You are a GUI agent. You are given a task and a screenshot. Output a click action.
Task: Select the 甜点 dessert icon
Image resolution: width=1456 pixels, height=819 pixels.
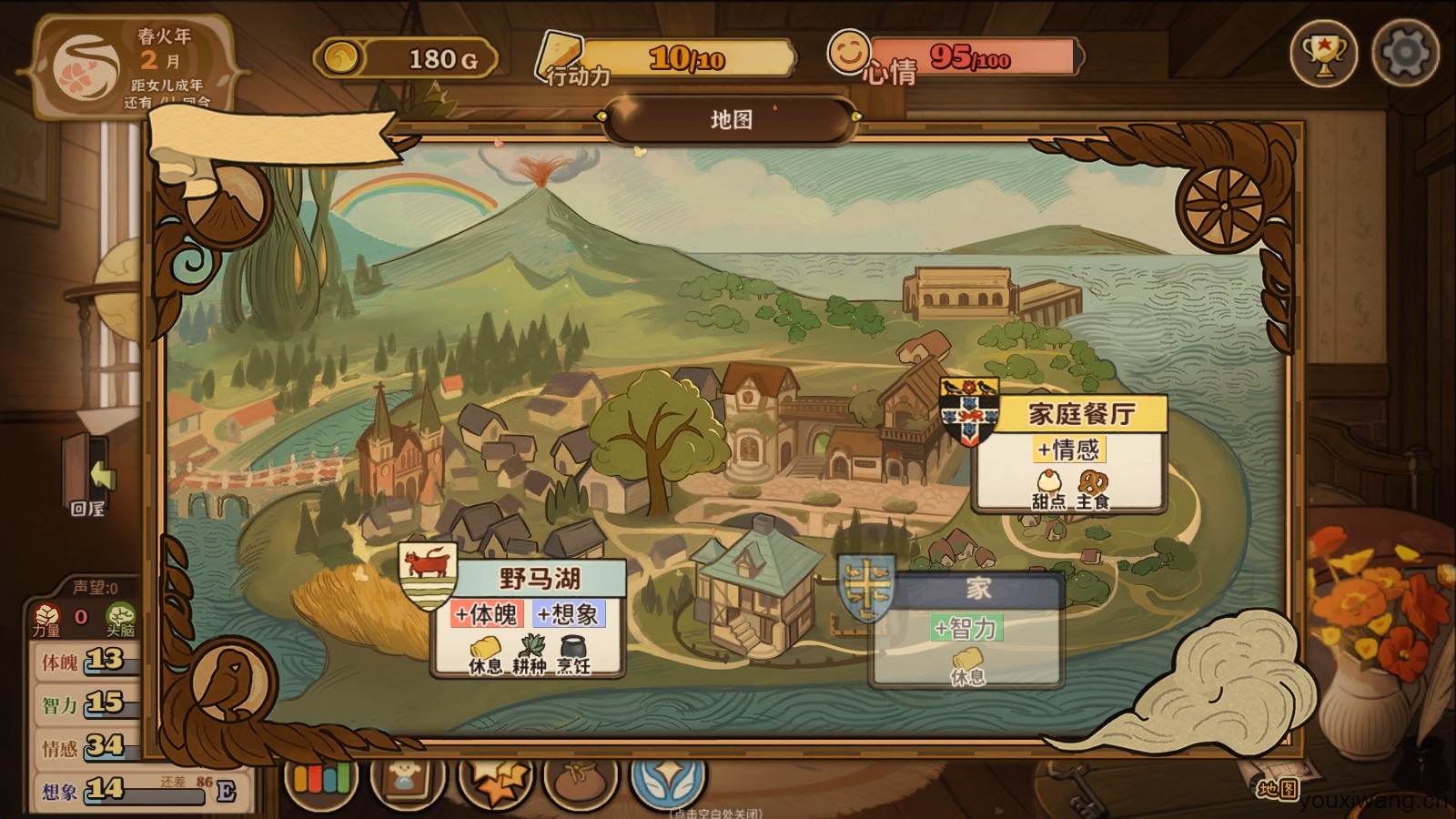[x=1049, y=489]
